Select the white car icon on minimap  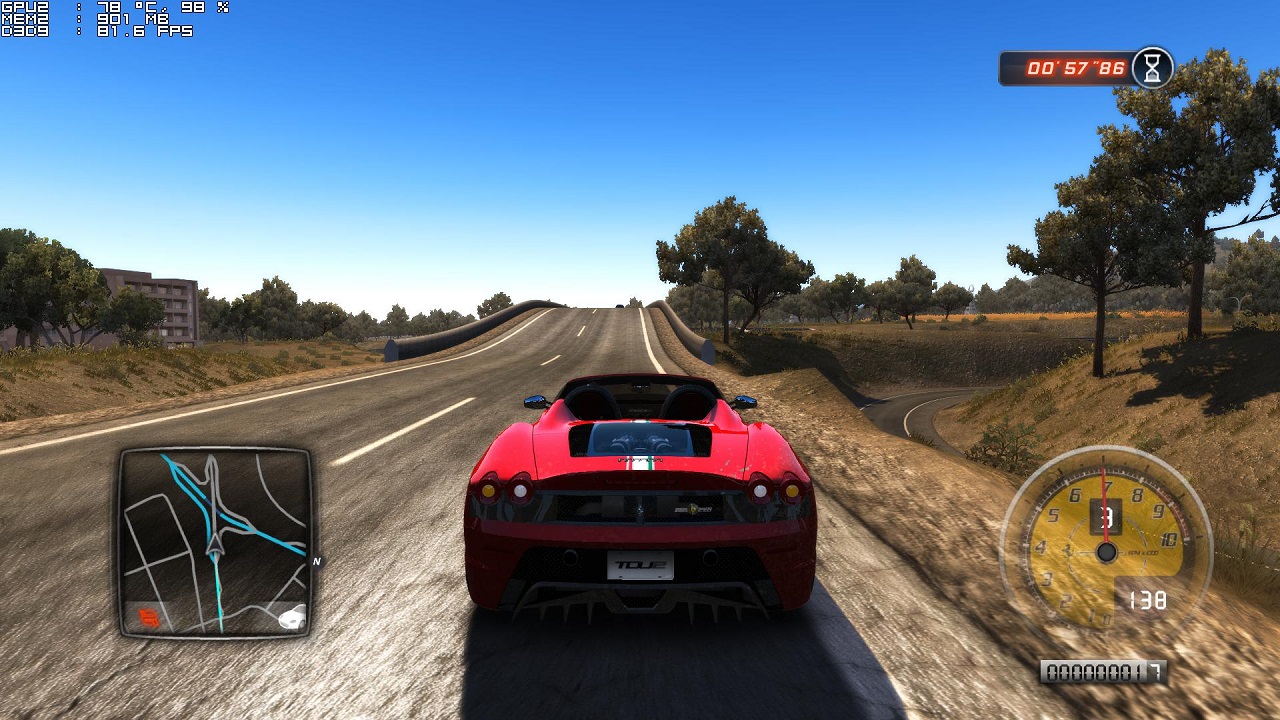click(x=291, y=618)
